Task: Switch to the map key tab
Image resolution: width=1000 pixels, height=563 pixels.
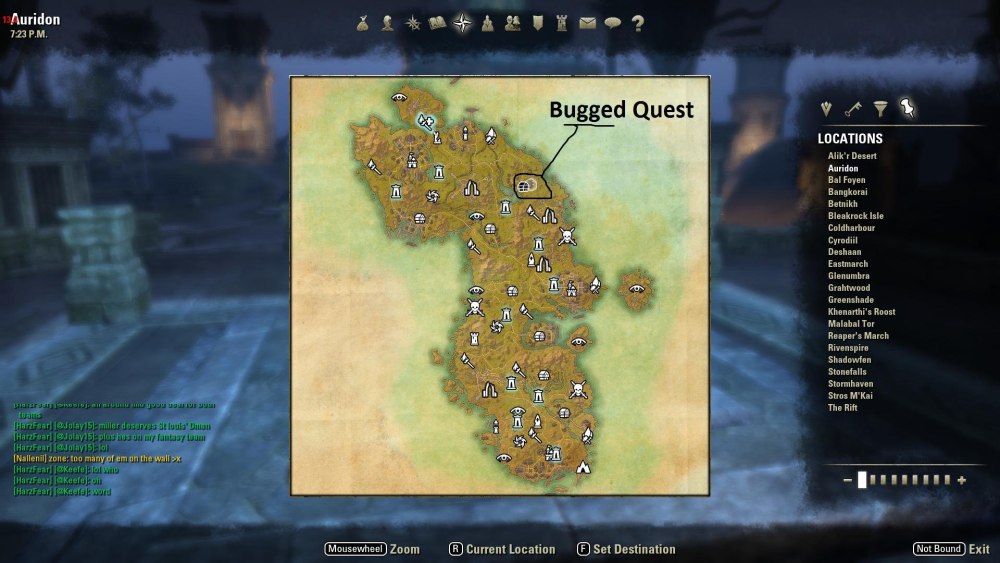Action: [x=853, y=108]
